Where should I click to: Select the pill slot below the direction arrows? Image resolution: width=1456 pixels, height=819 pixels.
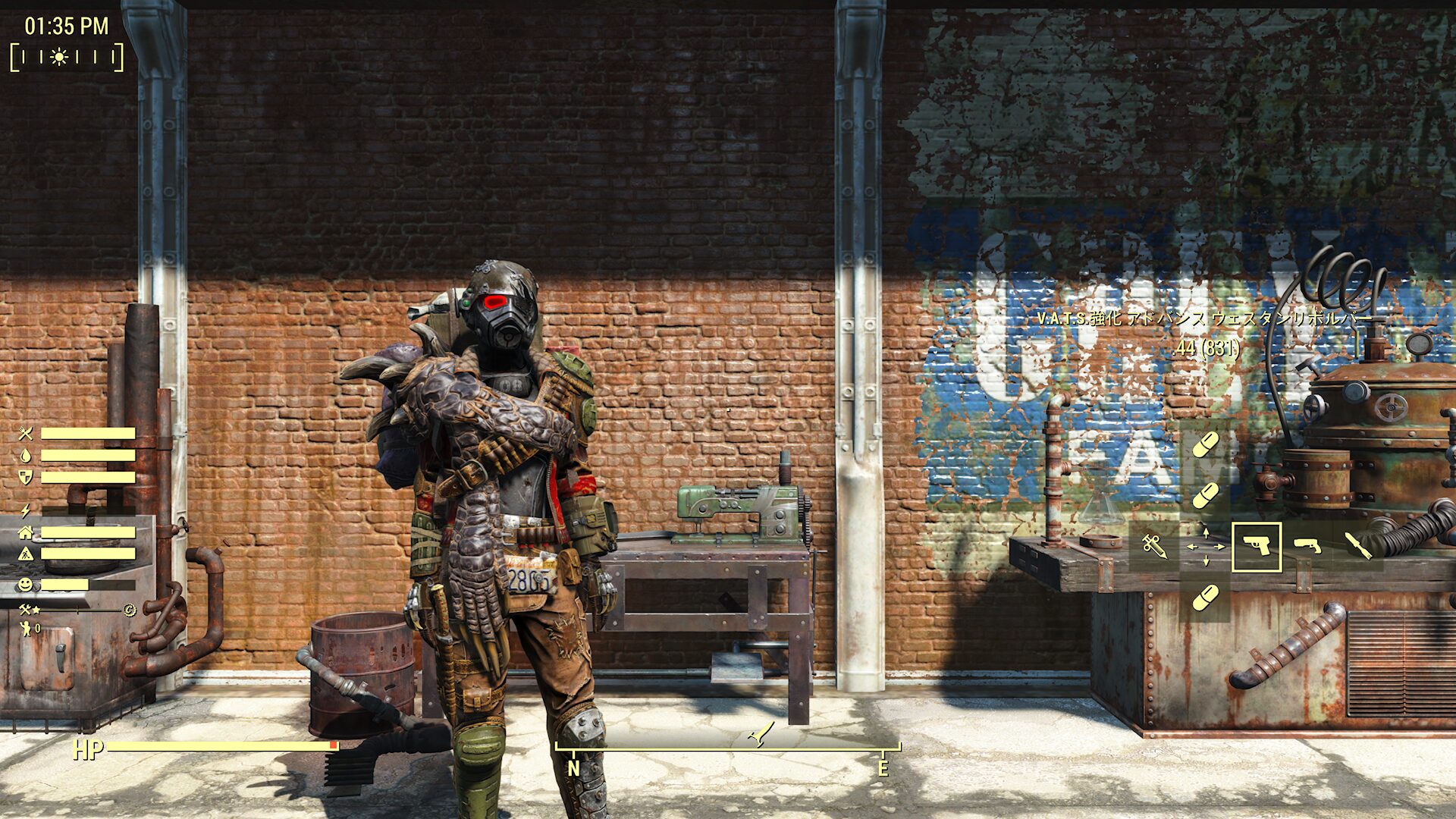(1205, 598)
